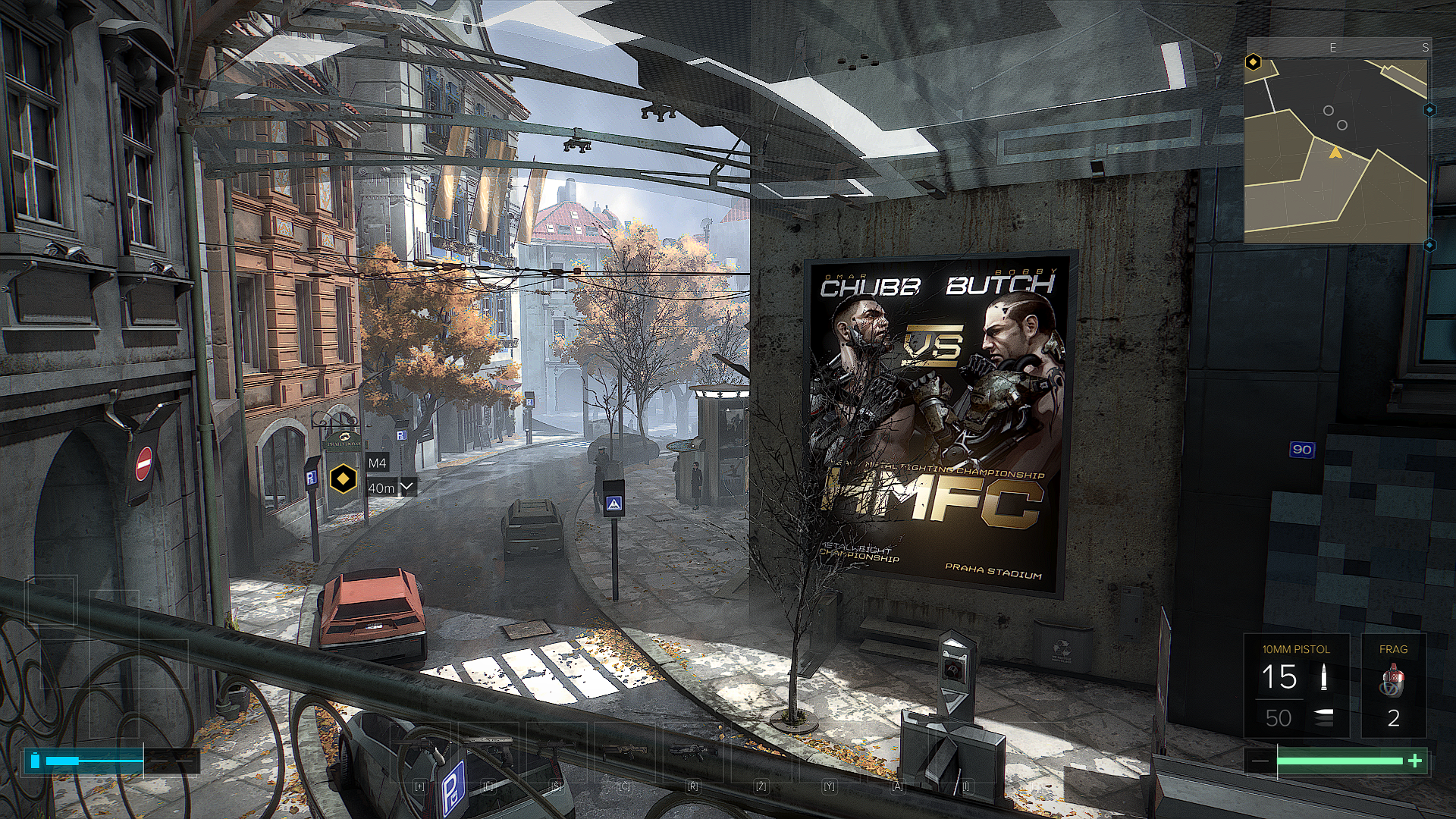Select the FRAG grenade panel
The image size is (1456, 819).
(1393, 686)
